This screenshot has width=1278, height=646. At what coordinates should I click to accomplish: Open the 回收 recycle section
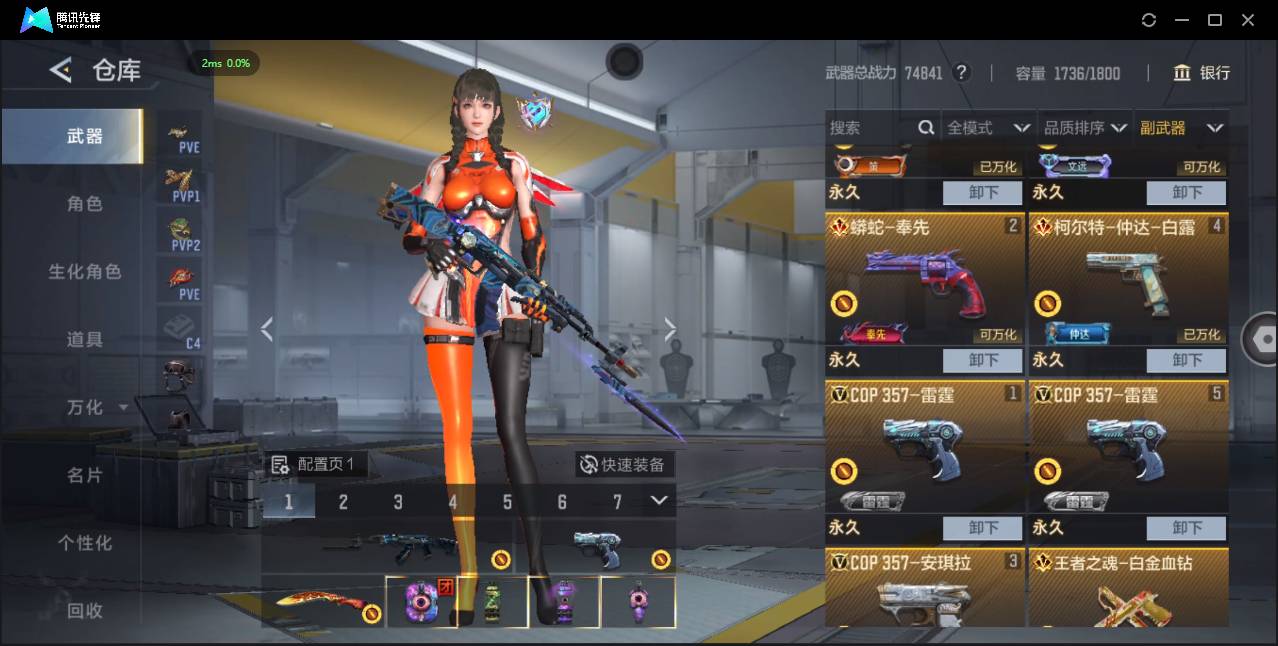click(x=85, y=610)
